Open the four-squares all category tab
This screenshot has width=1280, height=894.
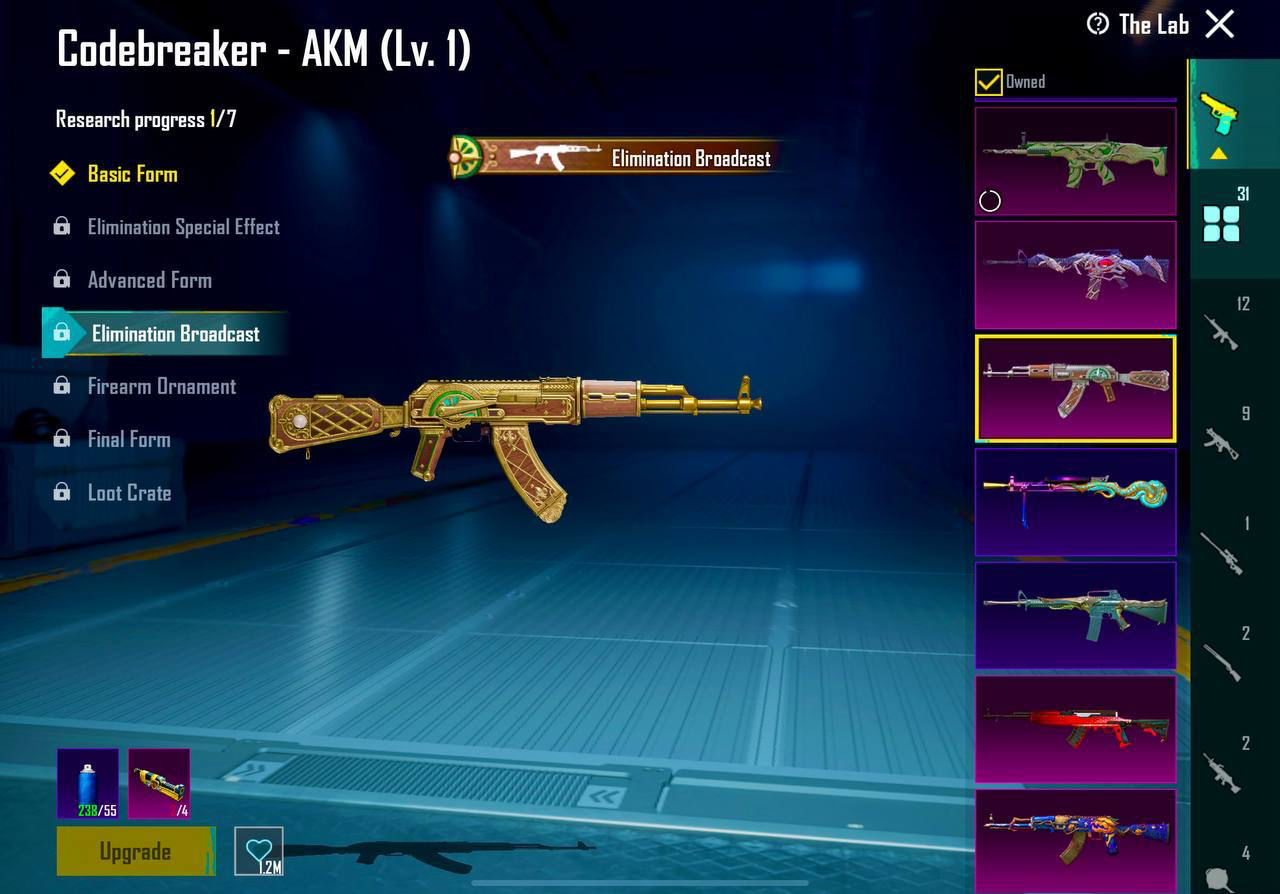[1222, 223]
